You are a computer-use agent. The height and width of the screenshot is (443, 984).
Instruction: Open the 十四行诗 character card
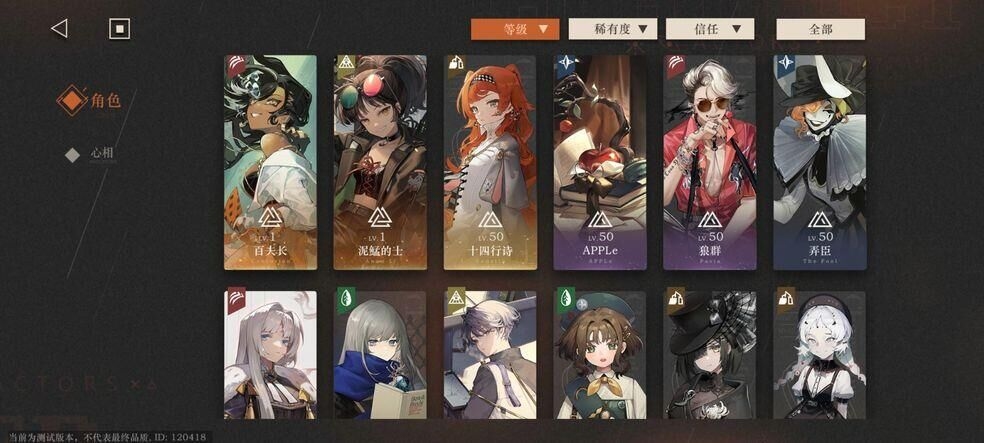click(x=490, y=162)
